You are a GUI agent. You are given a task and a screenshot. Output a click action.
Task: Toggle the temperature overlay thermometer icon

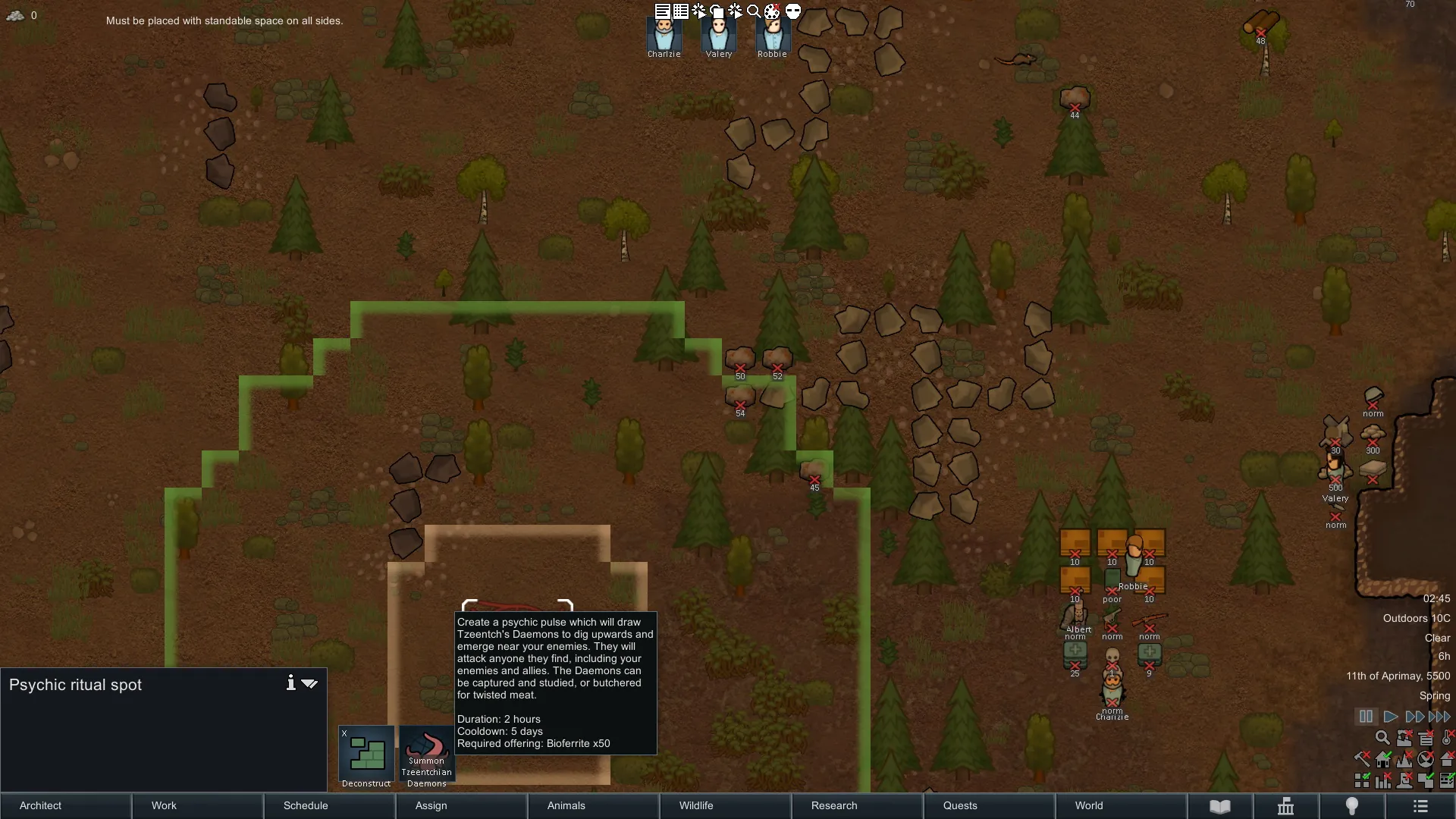[x=1447, y=737]
